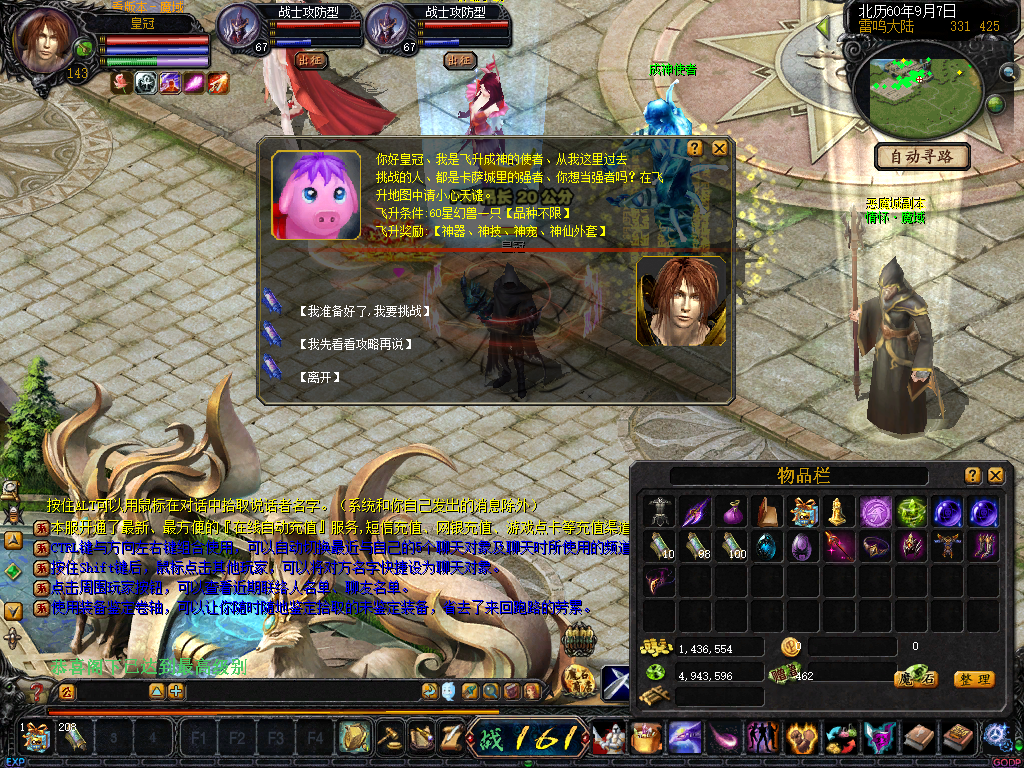Click the rose buff icon under player bars
This screenshot has height=768, width=1024.
pos(122,83)
